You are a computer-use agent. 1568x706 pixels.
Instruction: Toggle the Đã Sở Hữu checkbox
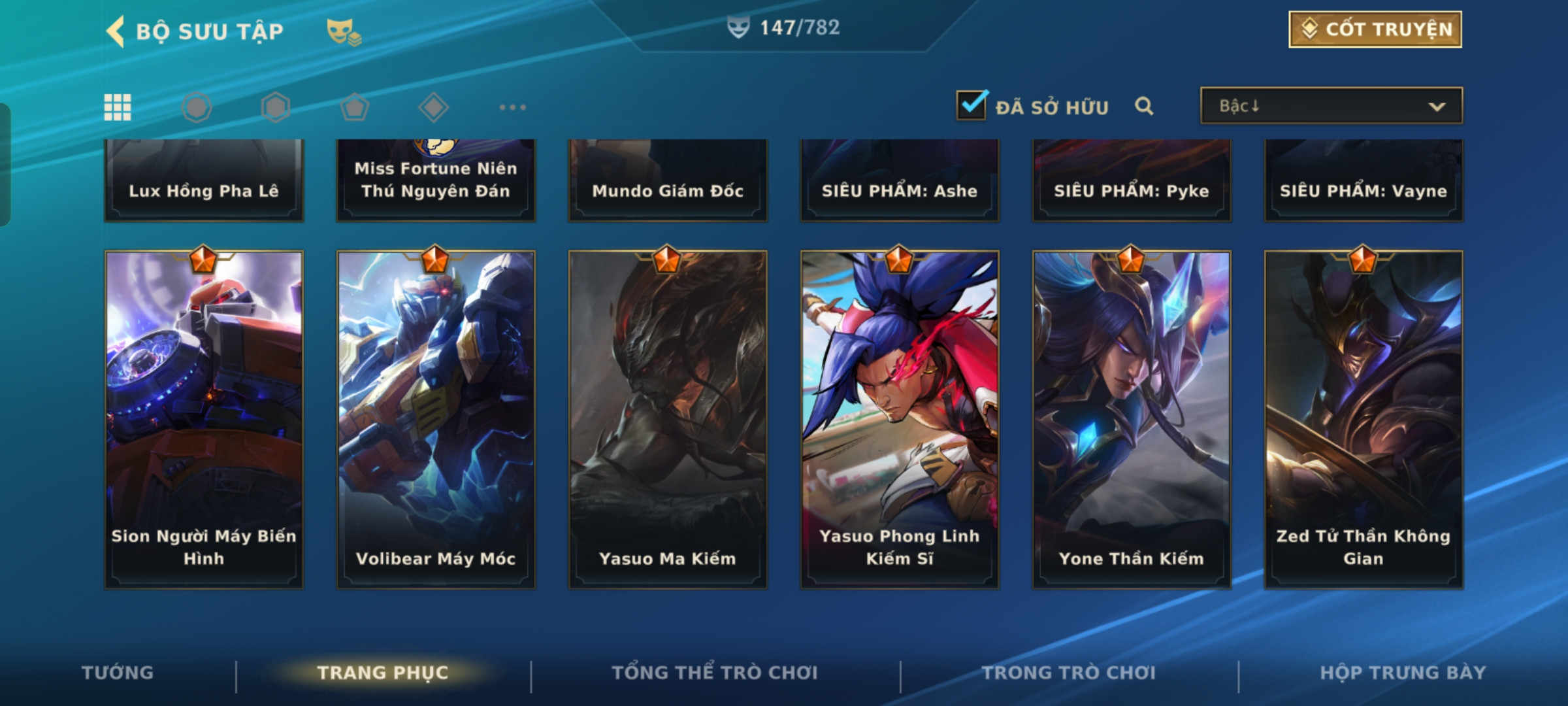tap(972, 105)
